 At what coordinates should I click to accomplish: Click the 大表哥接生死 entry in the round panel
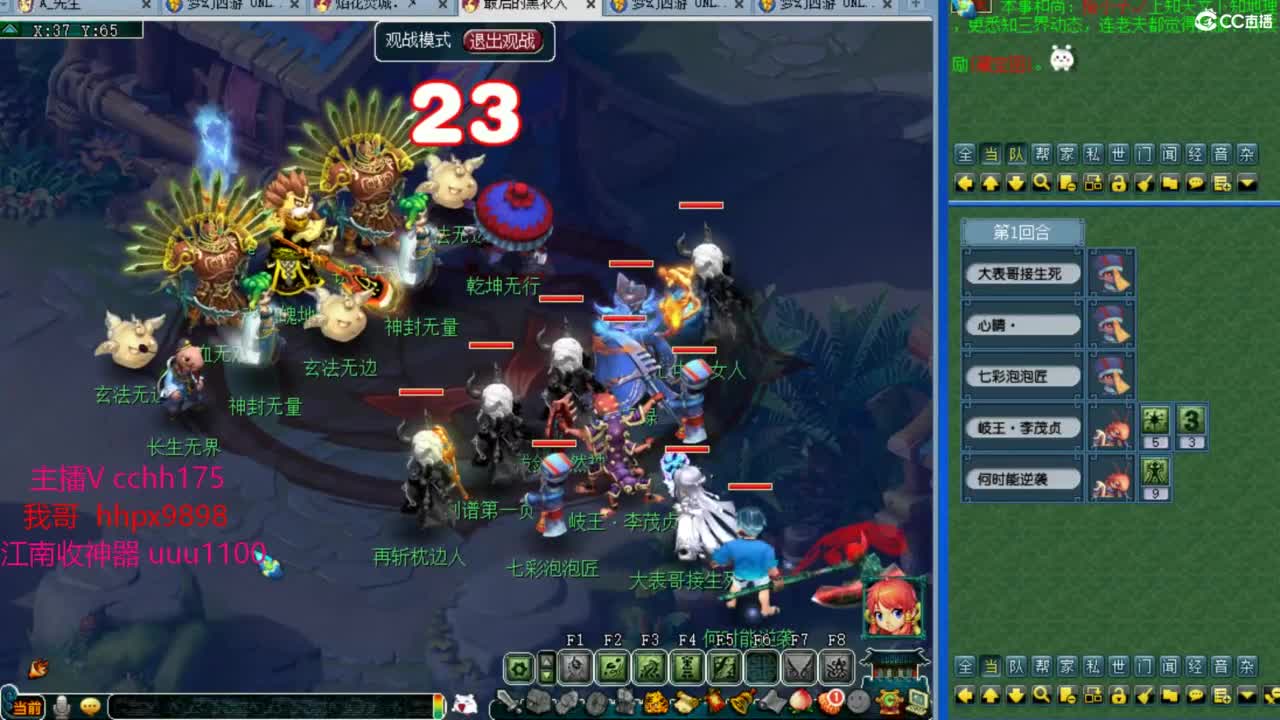pos(1021,273)
